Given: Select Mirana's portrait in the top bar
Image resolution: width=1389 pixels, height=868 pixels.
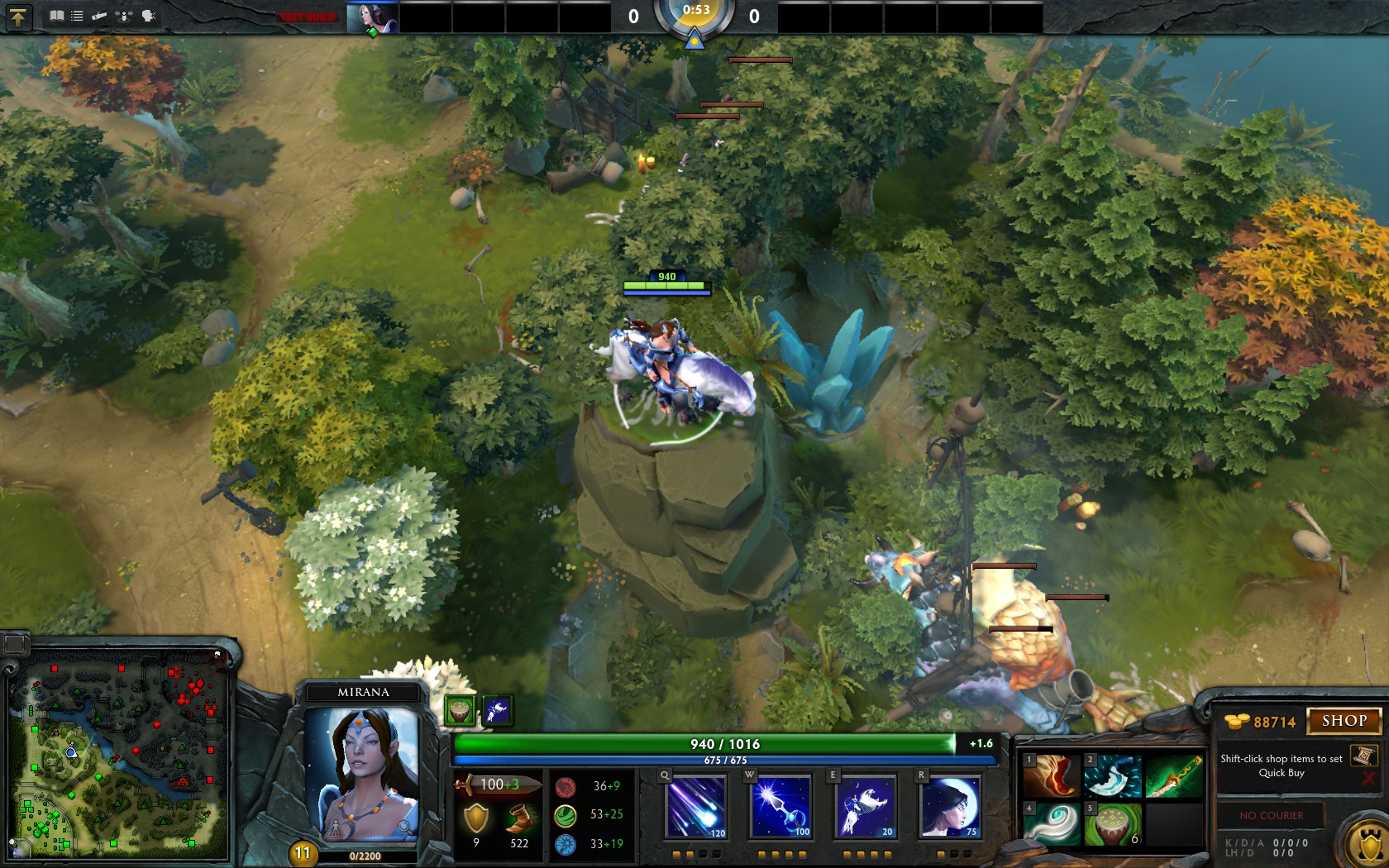Looking at the screenshot, I should [x=372, y=17].
